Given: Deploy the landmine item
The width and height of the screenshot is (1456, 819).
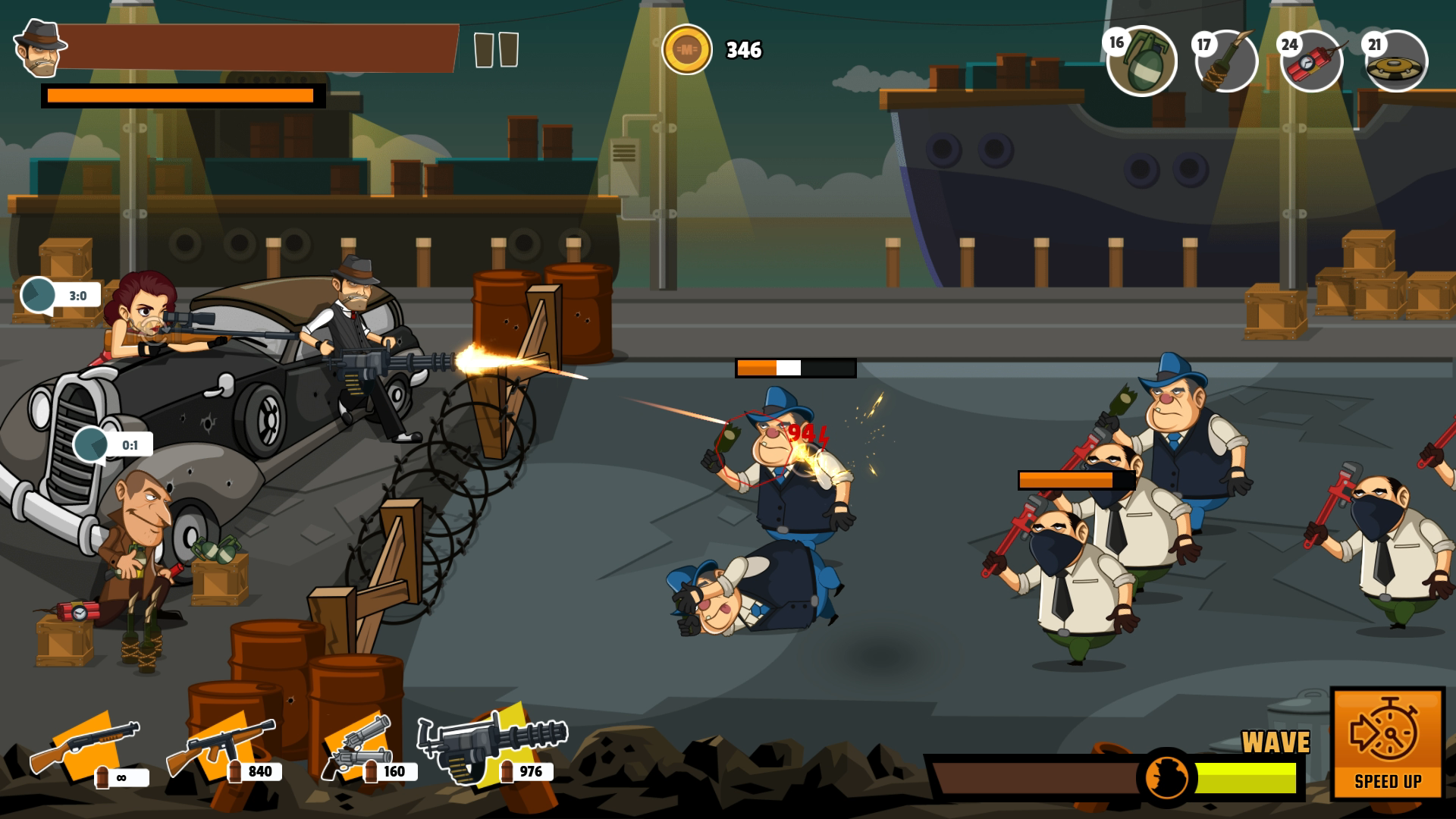Looking at the screenshot, I should click(1396, 61).
